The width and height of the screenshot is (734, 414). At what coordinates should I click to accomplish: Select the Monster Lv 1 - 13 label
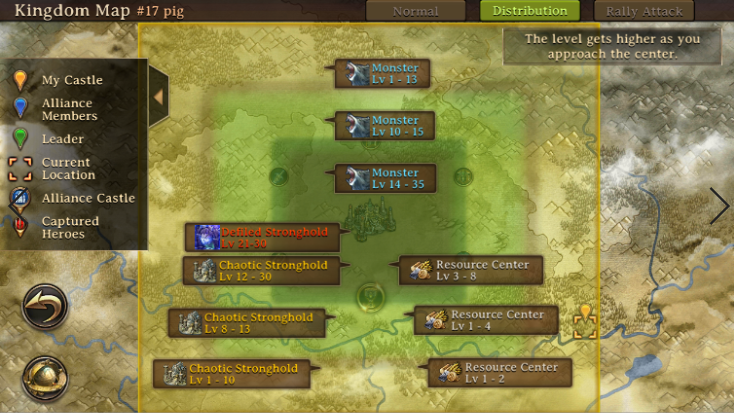pos(382,74)
